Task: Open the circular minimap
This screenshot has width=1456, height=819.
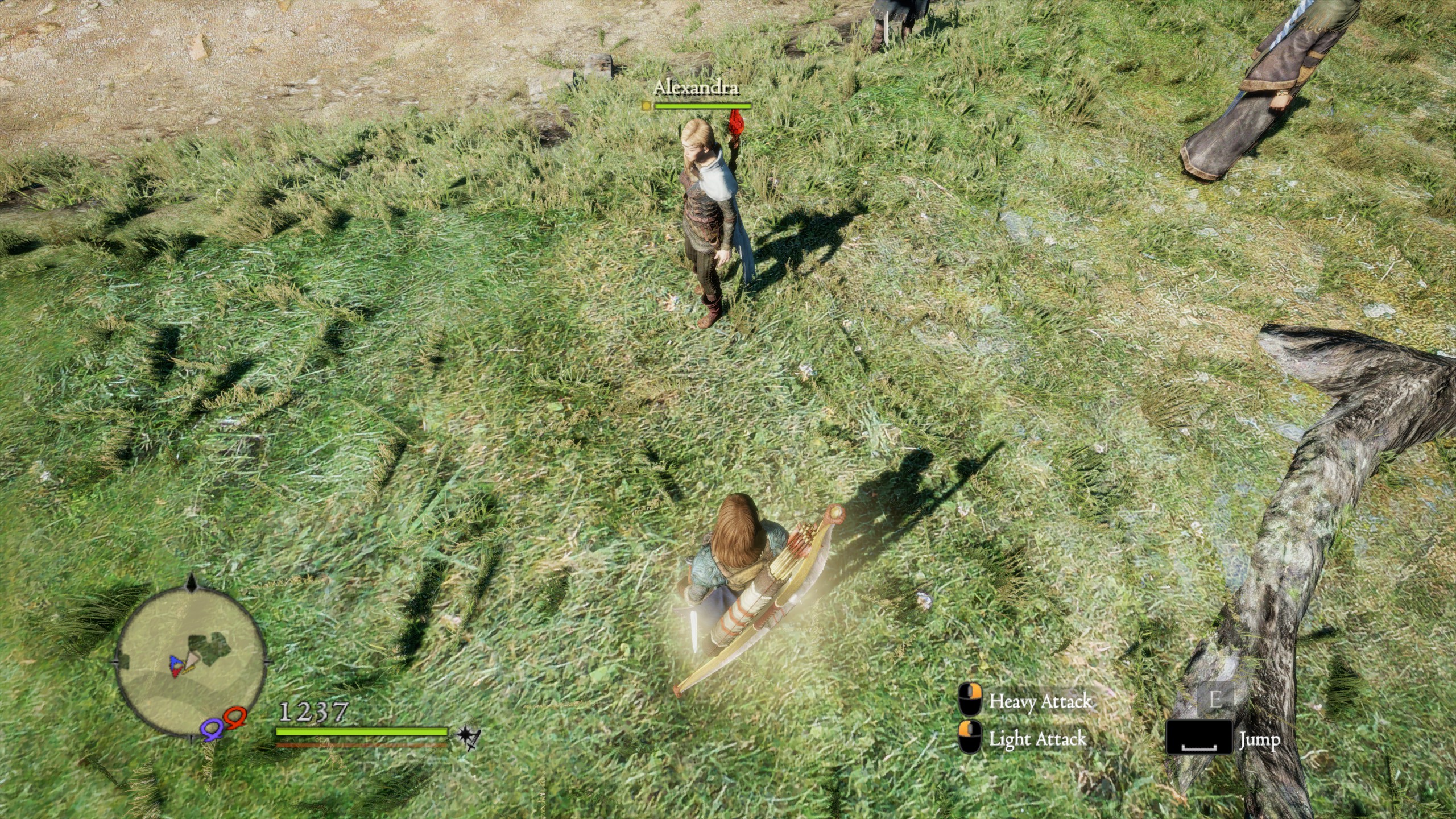Action: click(x=191, y=664)
